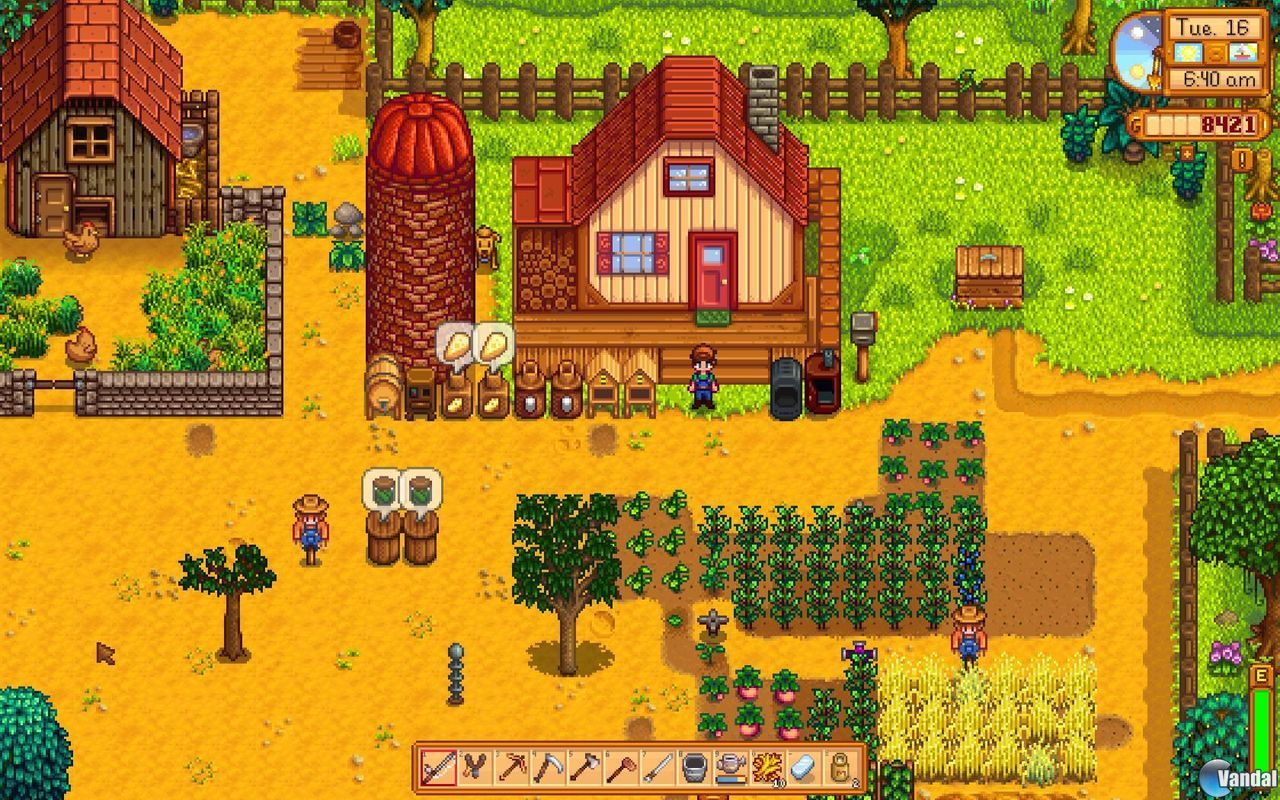Screen dimensions: 1280x800
Task: Click the Tue. 16 date display
Action: pos(1212,26)
